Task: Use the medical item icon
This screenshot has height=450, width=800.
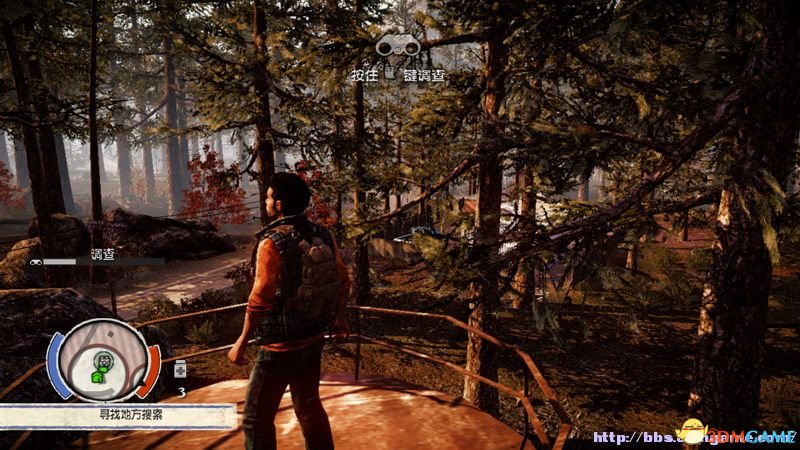Action: pos(180,371)
